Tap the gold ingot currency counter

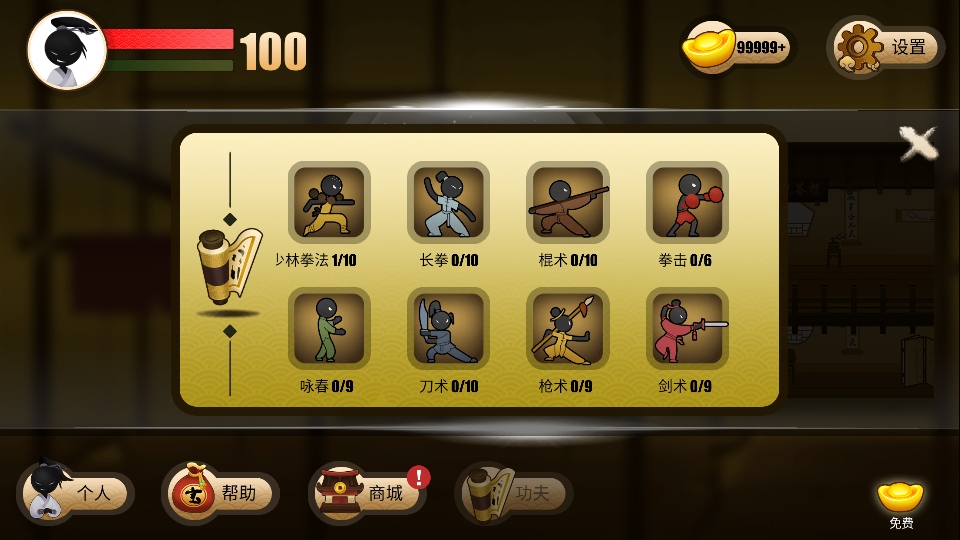738,46
